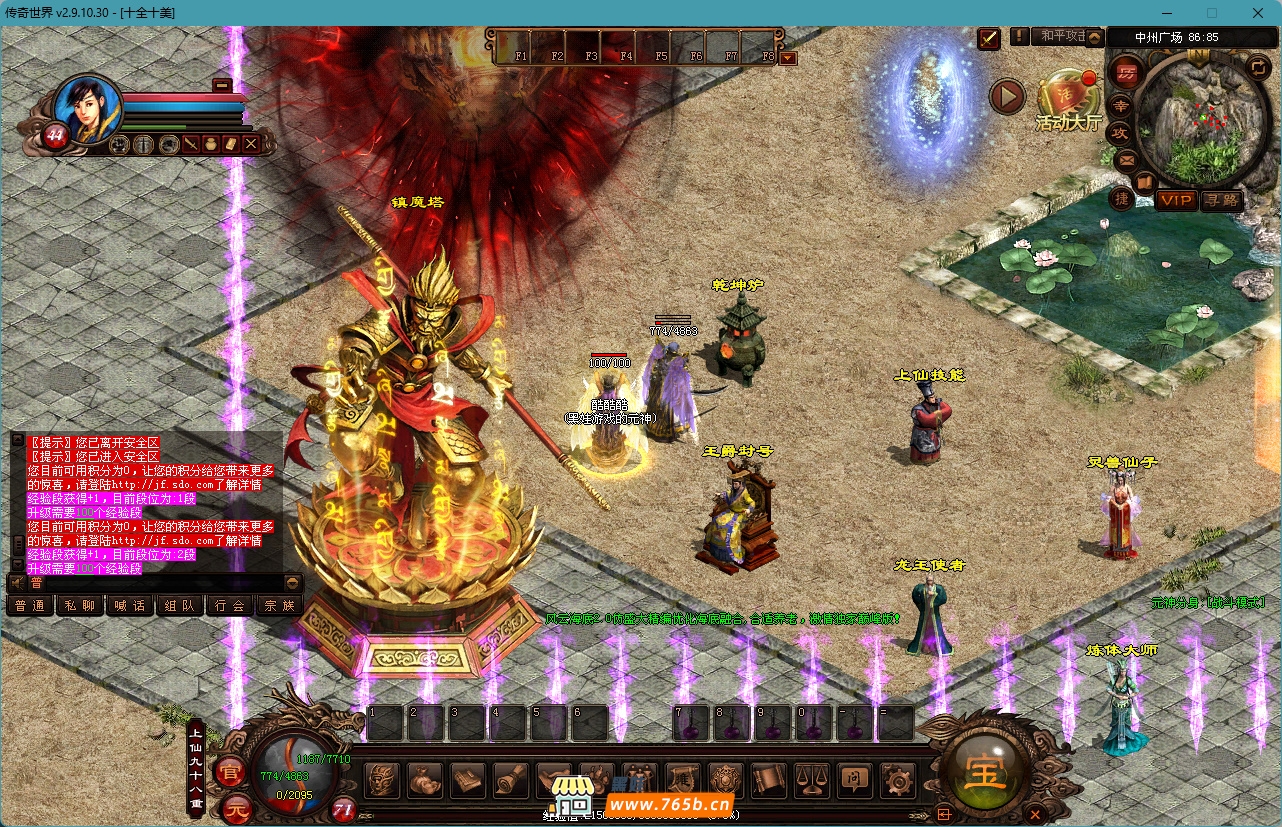Open the 喊话 shout channel tab
This screenshot has height=827, width=1282.
click(x=130, y=605)
